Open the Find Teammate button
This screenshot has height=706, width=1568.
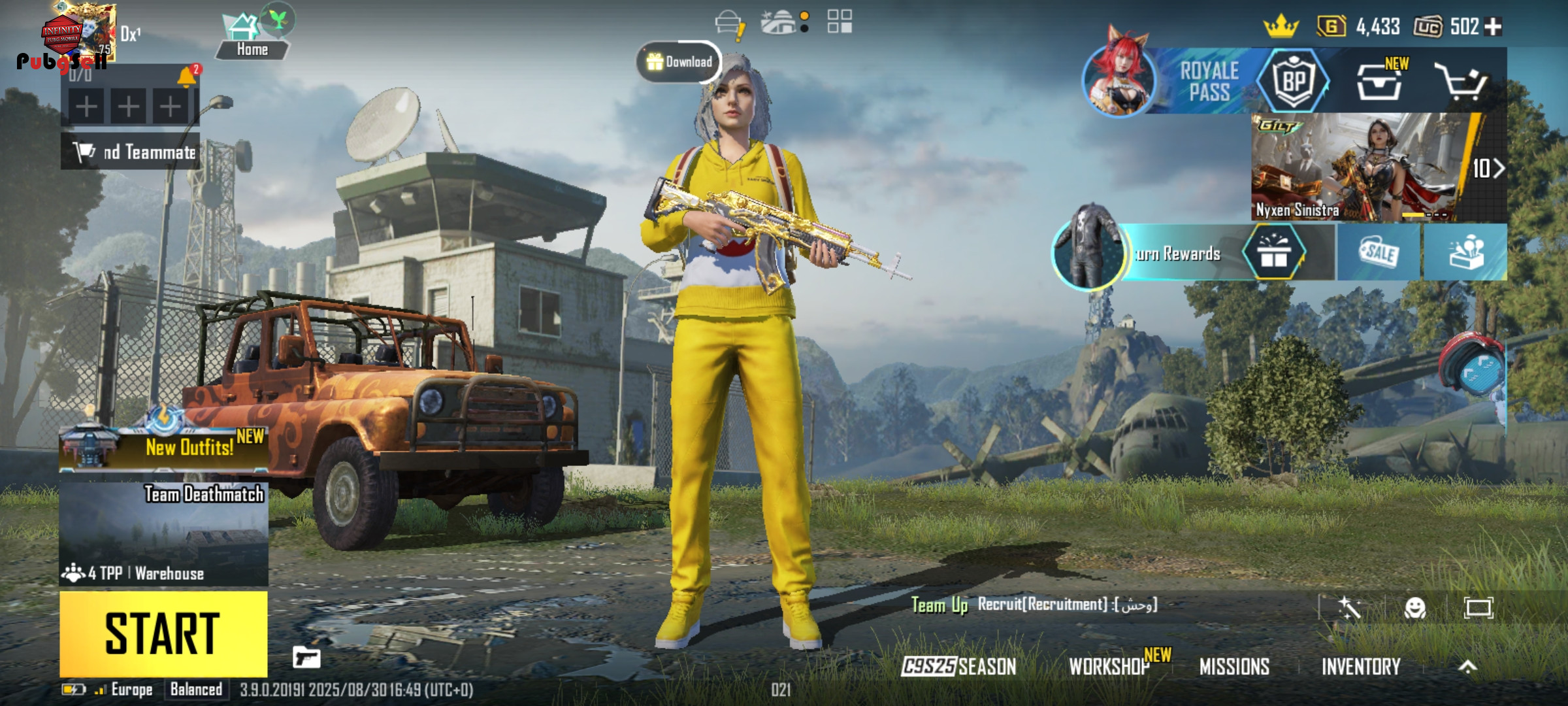click(x=131, y=152)
